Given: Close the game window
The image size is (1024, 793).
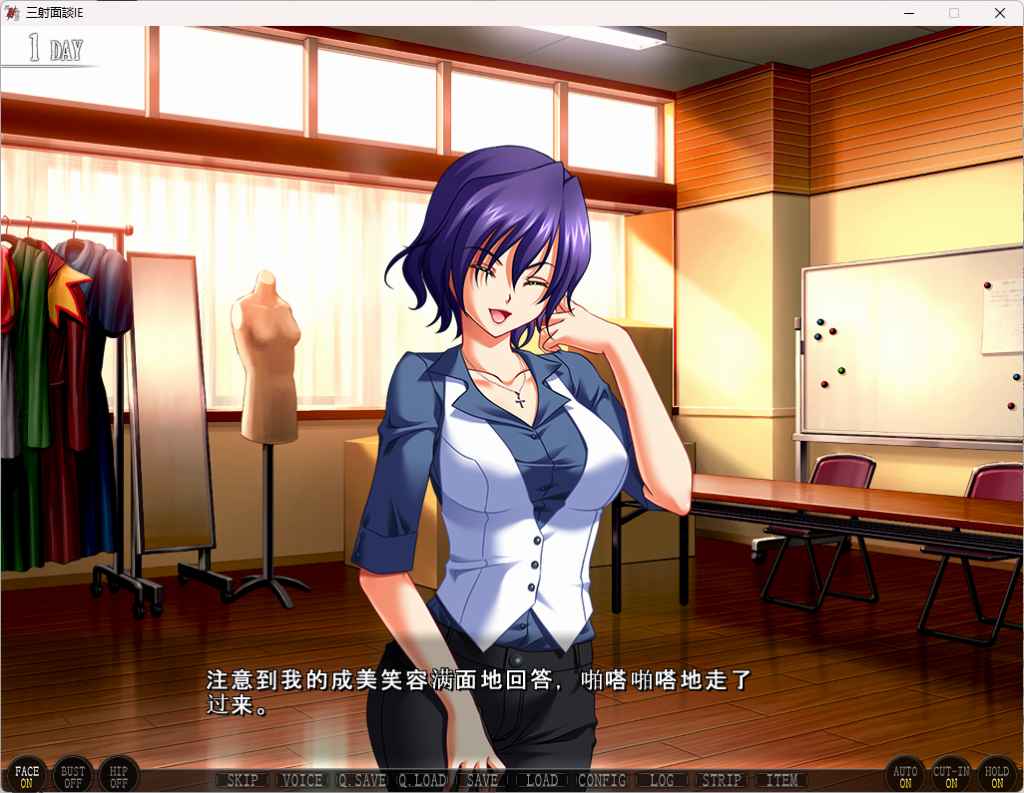Looking at the screenshot, I should [x=1000, y=13].
